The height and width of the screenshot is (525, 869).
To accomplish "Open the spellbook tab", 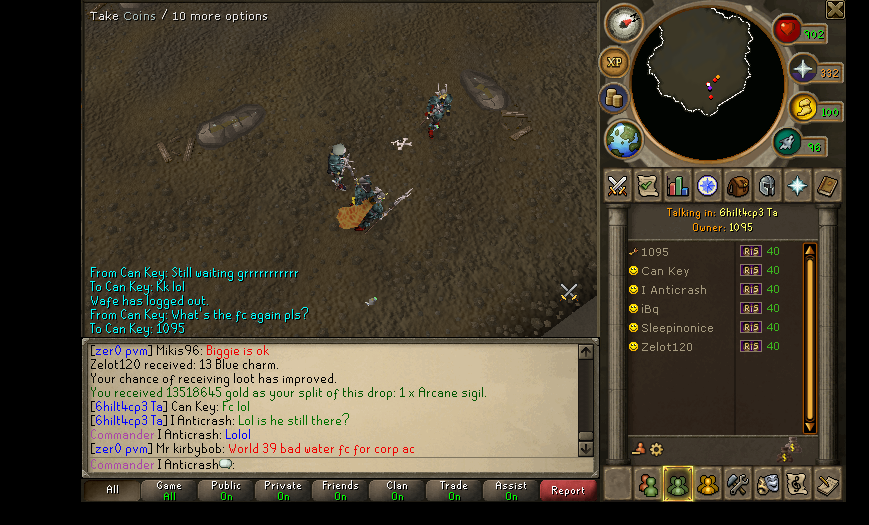I will 827,186.
